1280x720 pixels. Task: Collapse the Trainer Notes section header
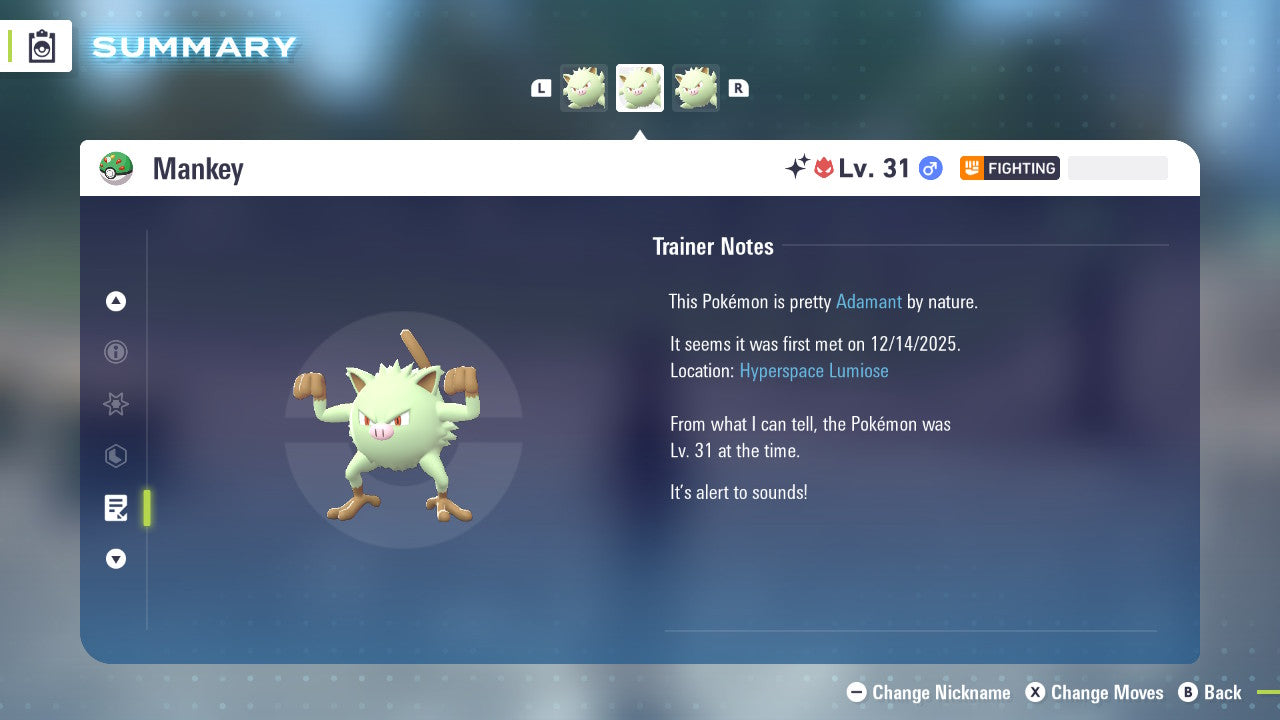(713, 246)
